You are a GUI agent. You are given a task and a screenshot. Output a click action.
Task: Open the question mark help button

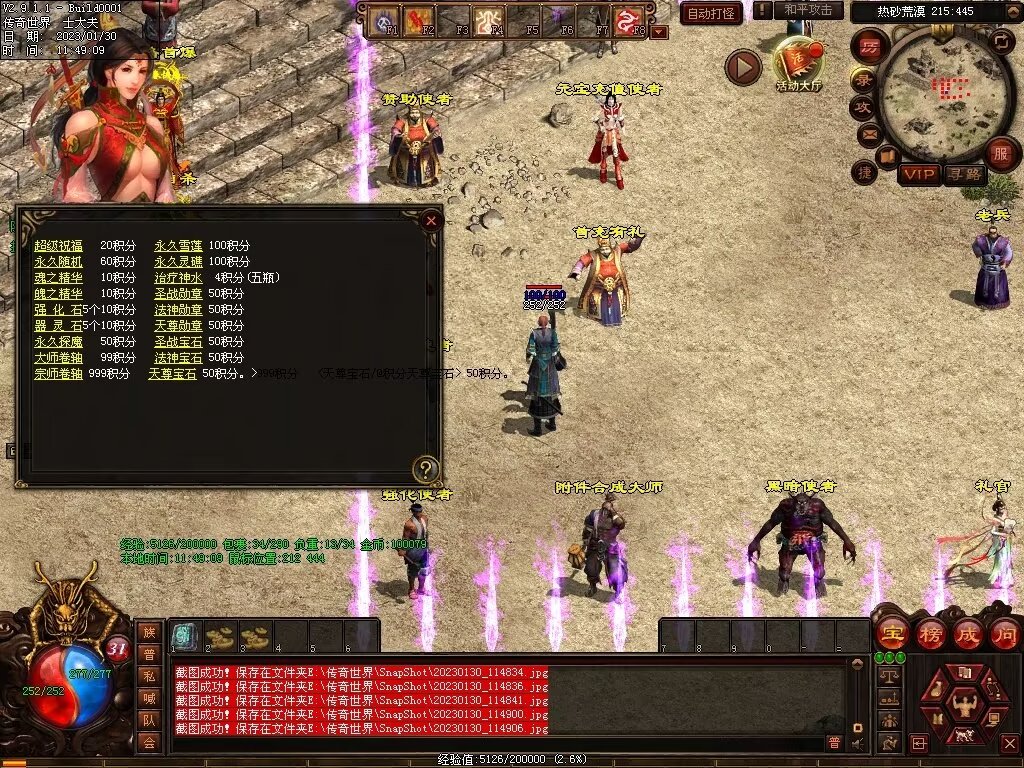coord(426,469)
